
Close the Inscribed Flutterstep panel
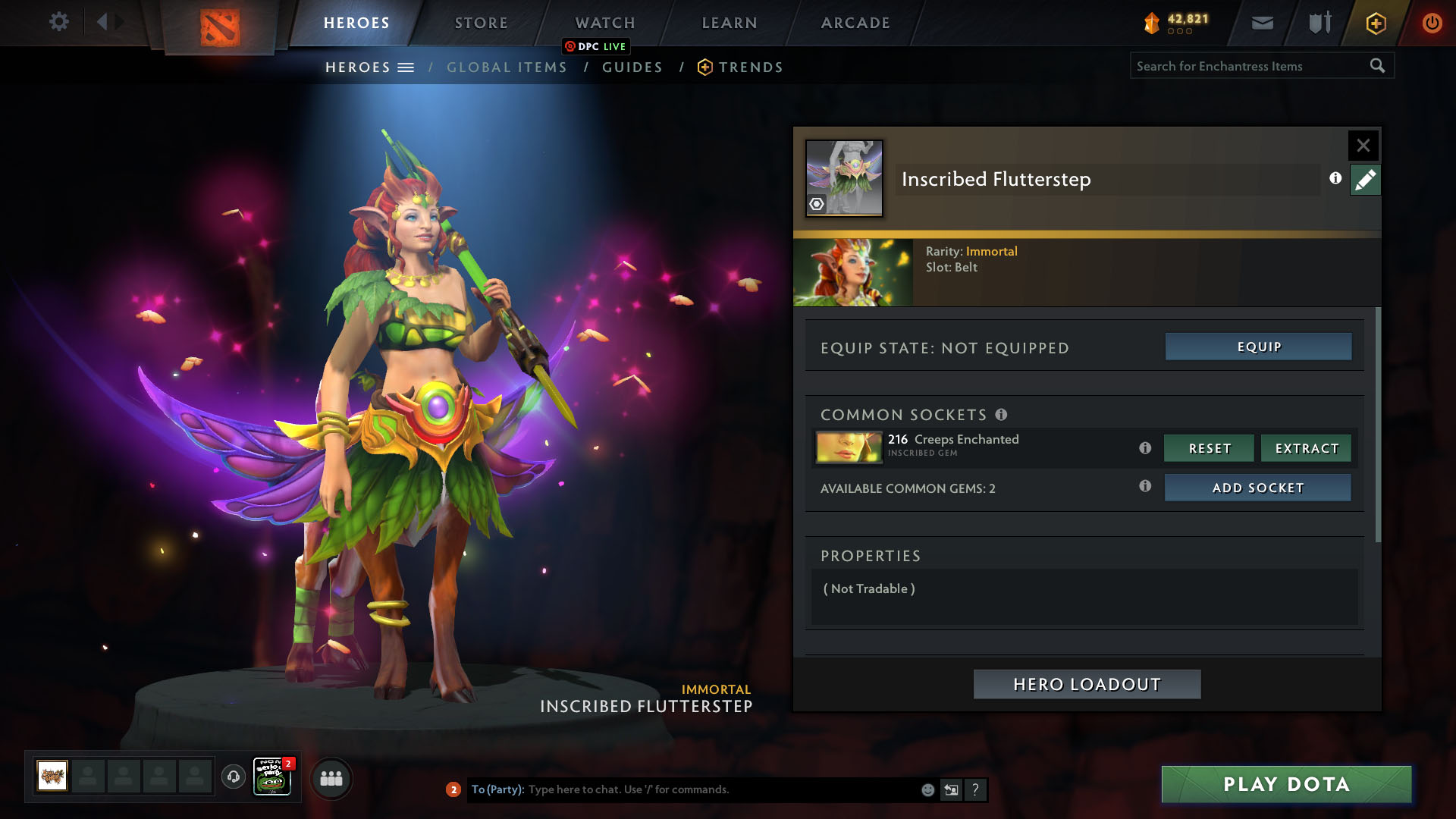pos(1363,145)
